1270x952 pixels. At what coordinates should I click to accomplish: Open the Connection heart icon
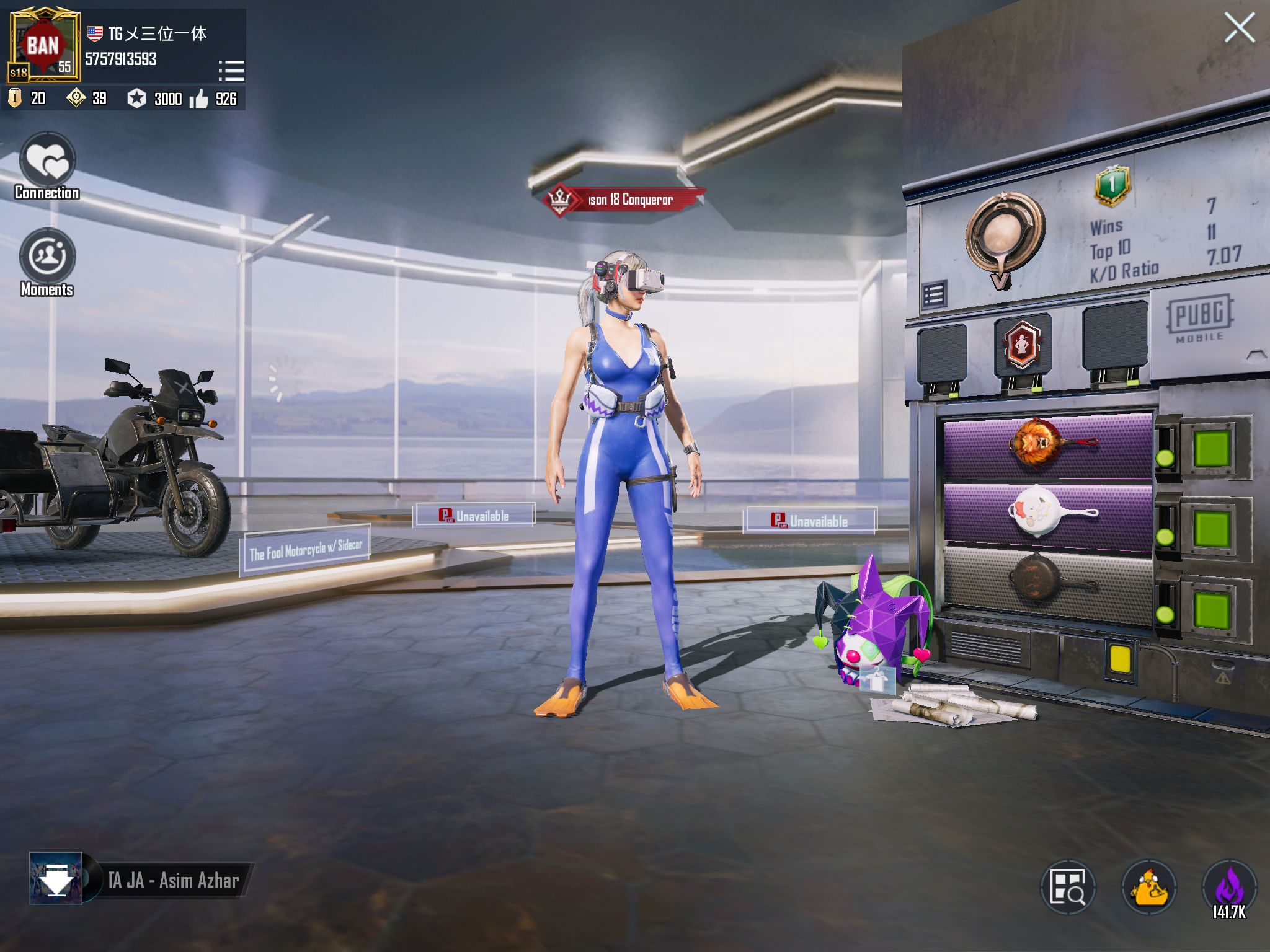pyautogui.click(x=47, y=161)
